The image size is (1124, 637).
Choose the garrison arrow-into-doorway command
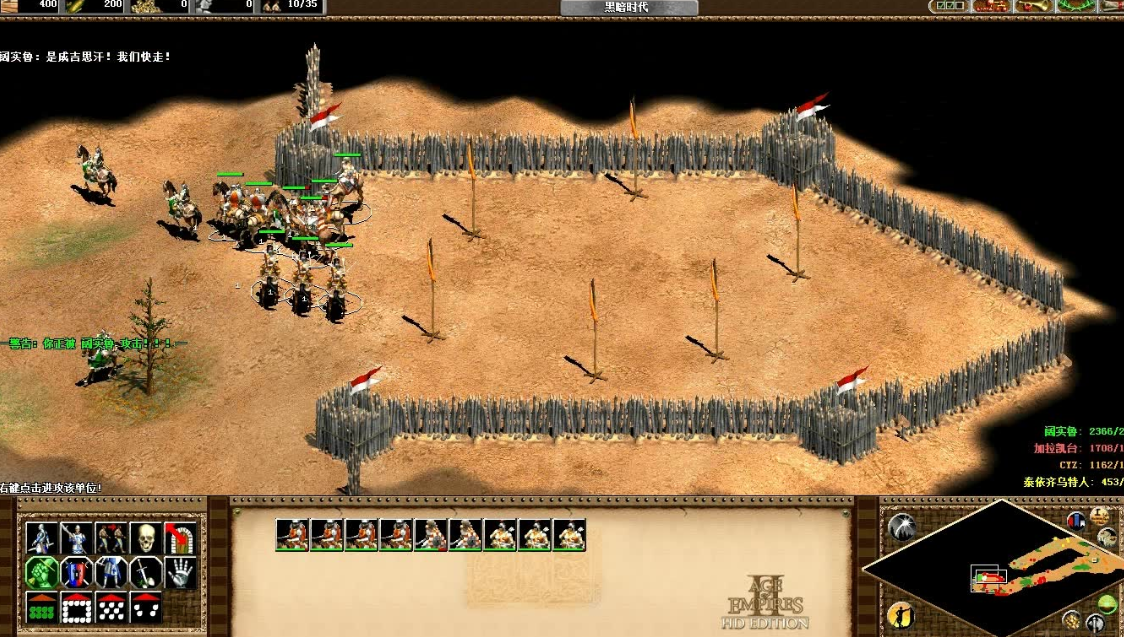click(180, 537)
